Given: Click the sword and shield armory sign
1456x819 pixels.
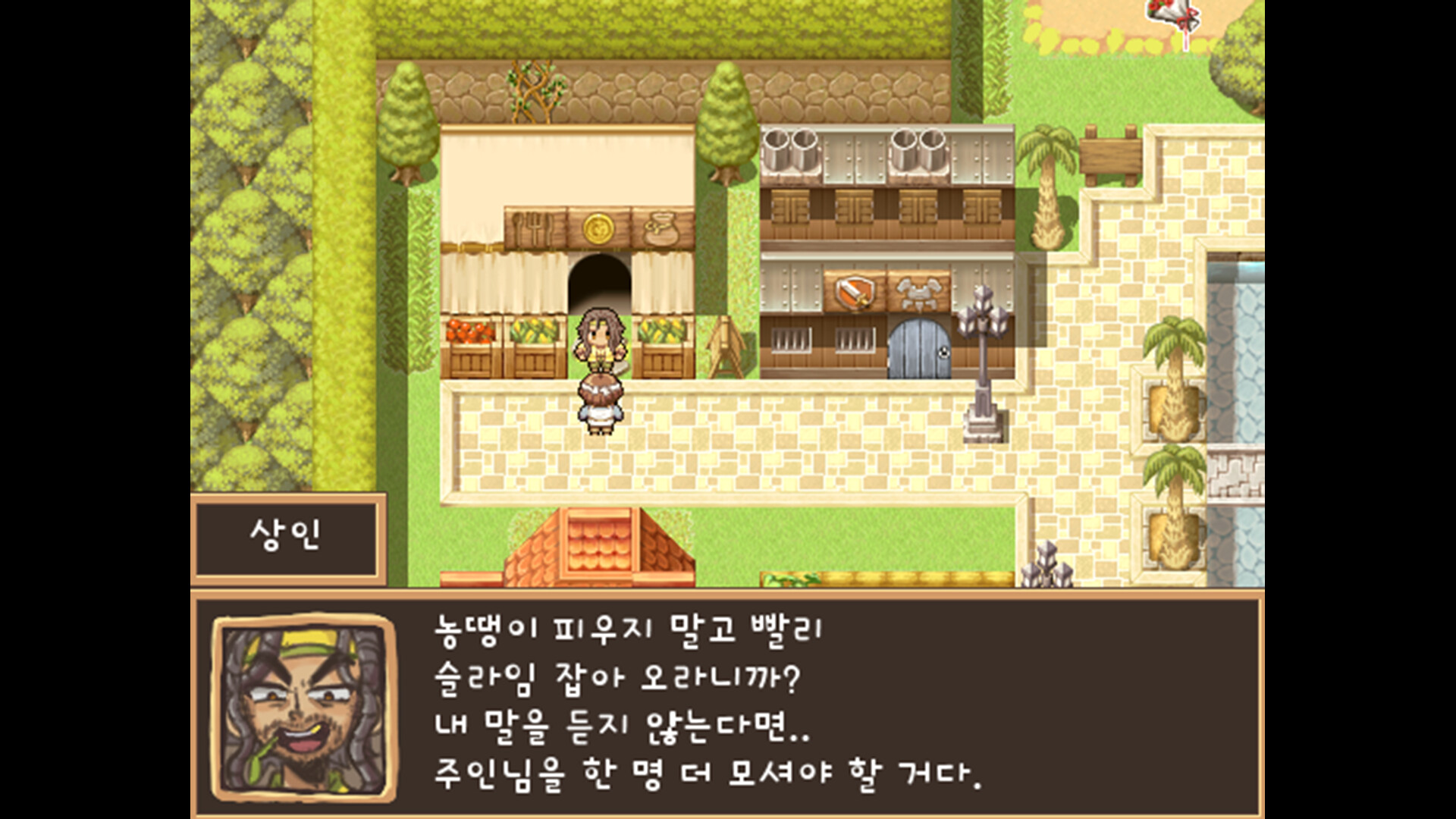Looking at the screenshot, I should pos(854,290).
